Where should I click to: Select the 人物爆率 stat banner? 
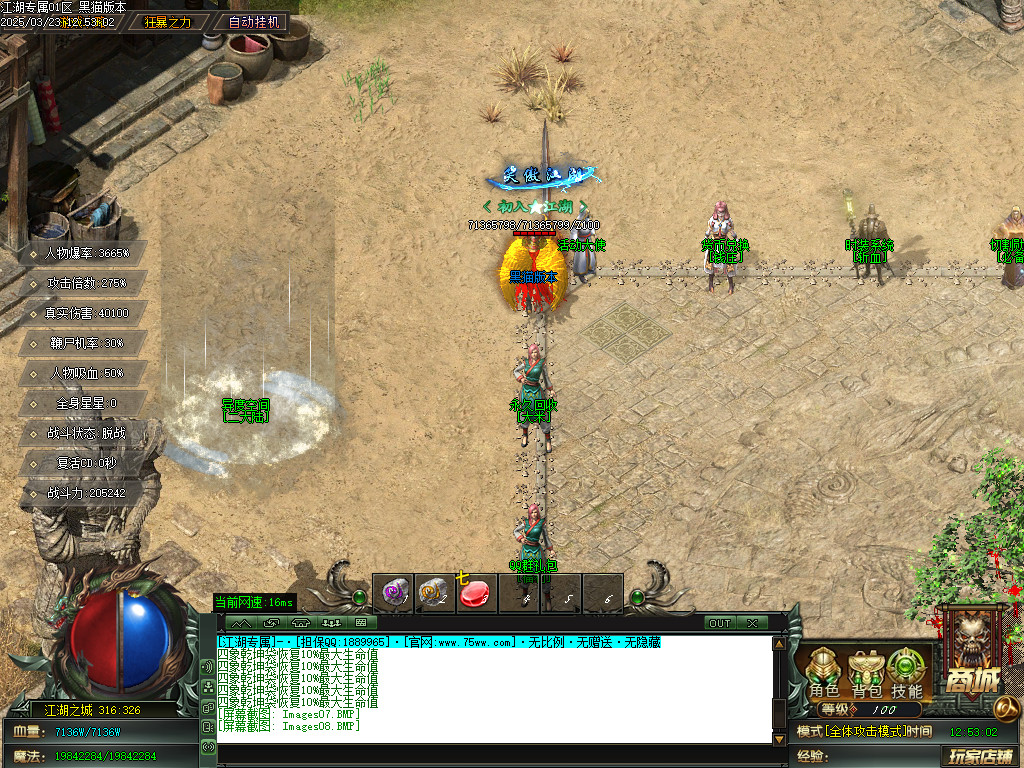pyautogui.click(x=87, y=253)
